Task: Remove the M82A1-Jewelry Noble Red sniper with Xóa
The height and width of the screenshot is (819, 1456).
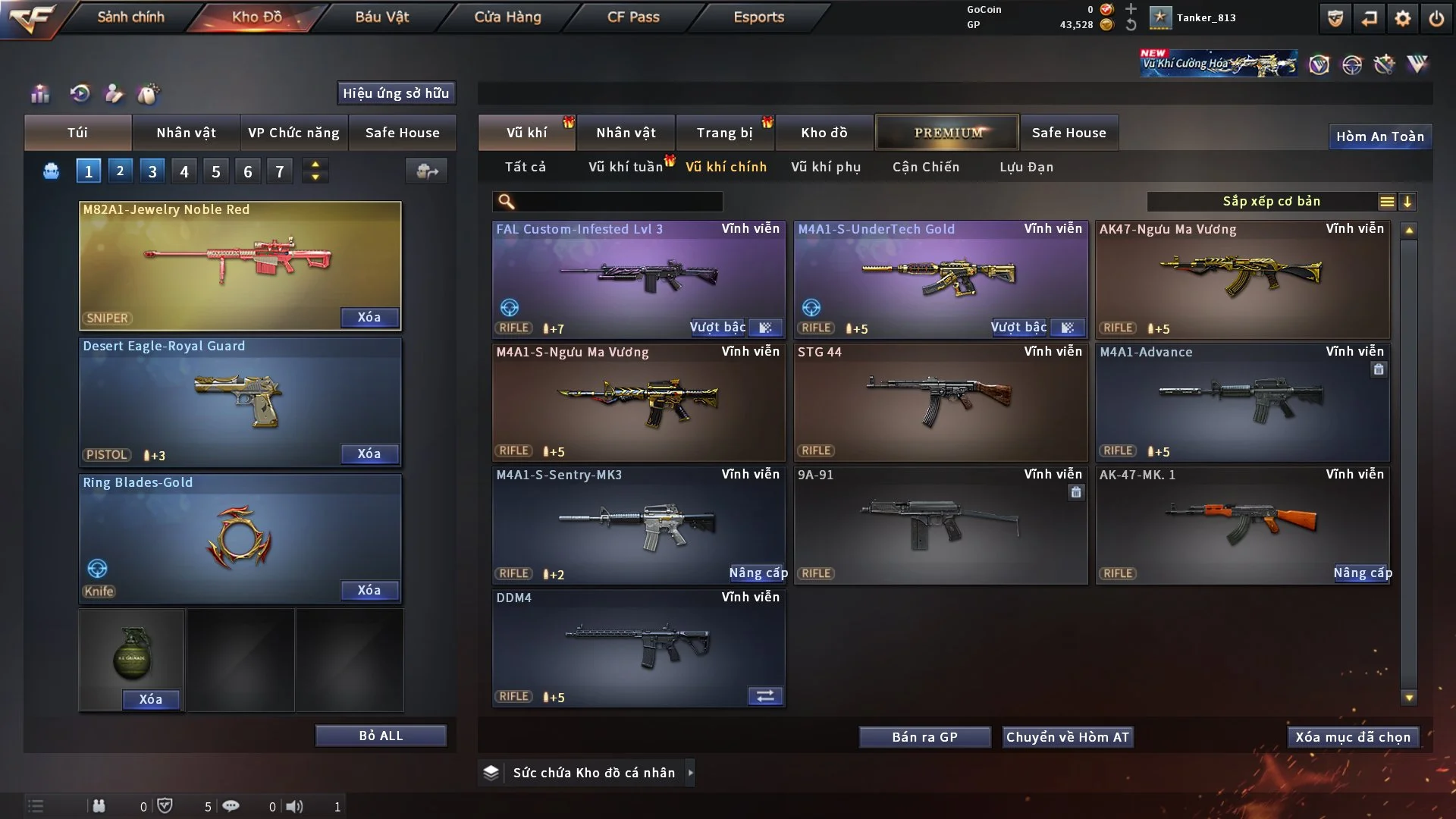Action: pos(369,317)
